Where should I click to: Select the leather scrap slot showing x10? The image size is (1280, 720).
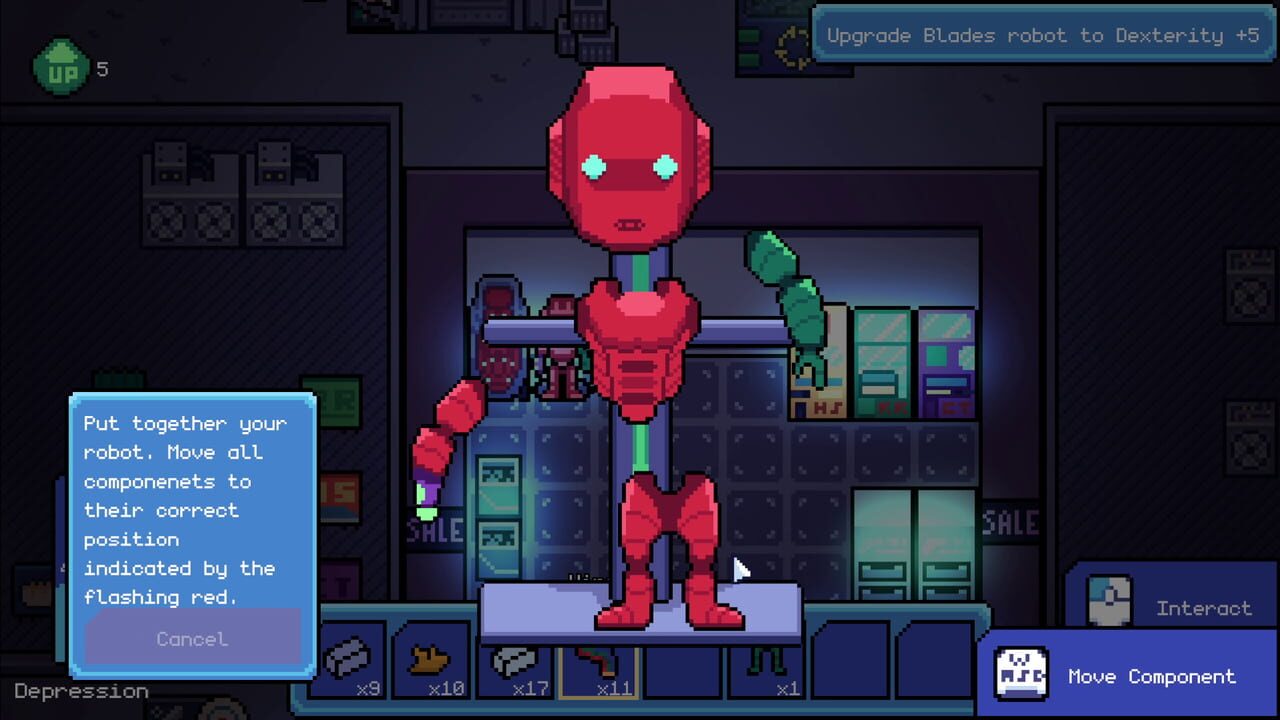[x=432, y=660]
